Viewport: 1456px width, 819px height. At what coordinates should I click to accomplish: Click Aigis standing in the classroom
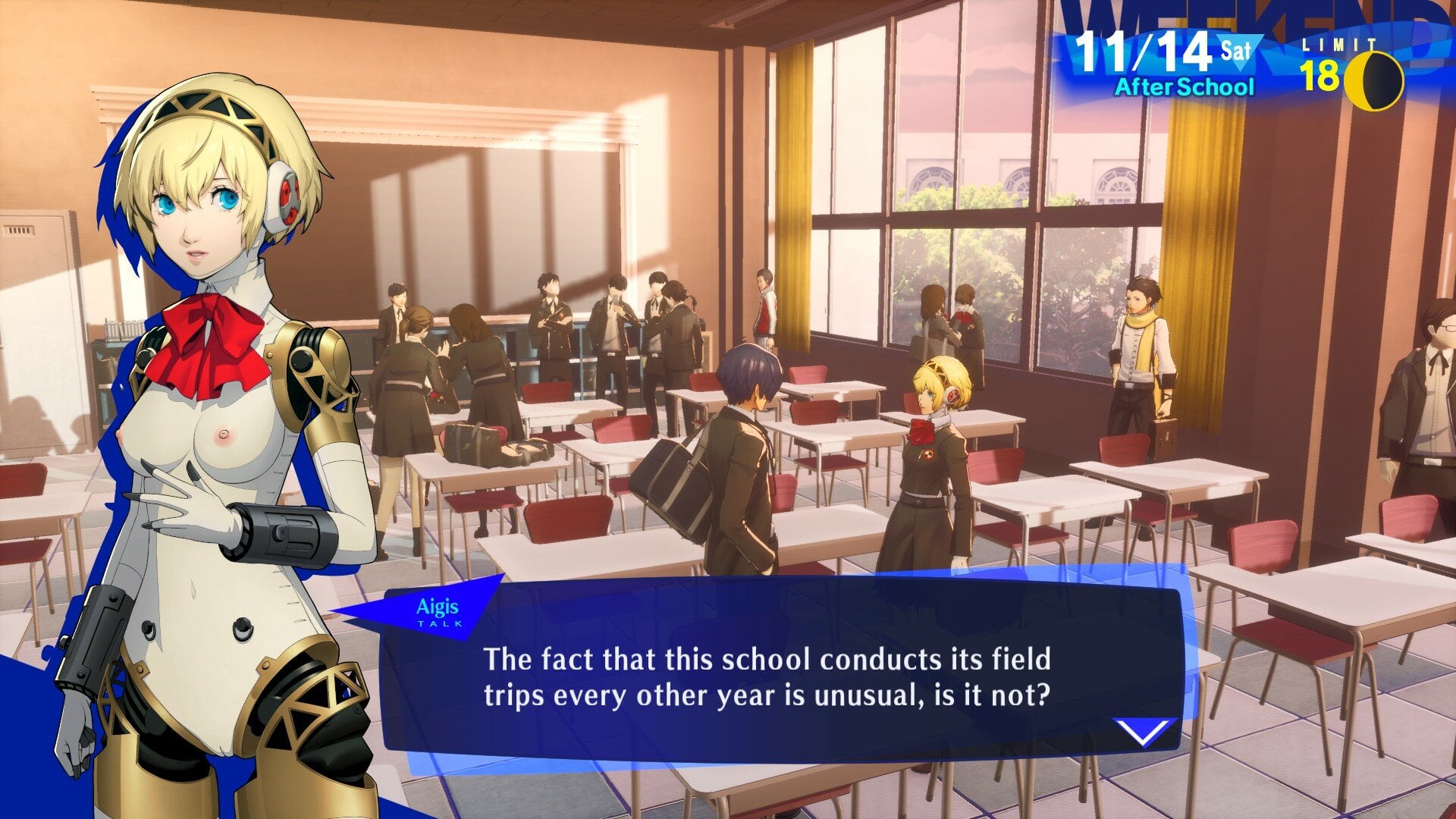[934, 455]
